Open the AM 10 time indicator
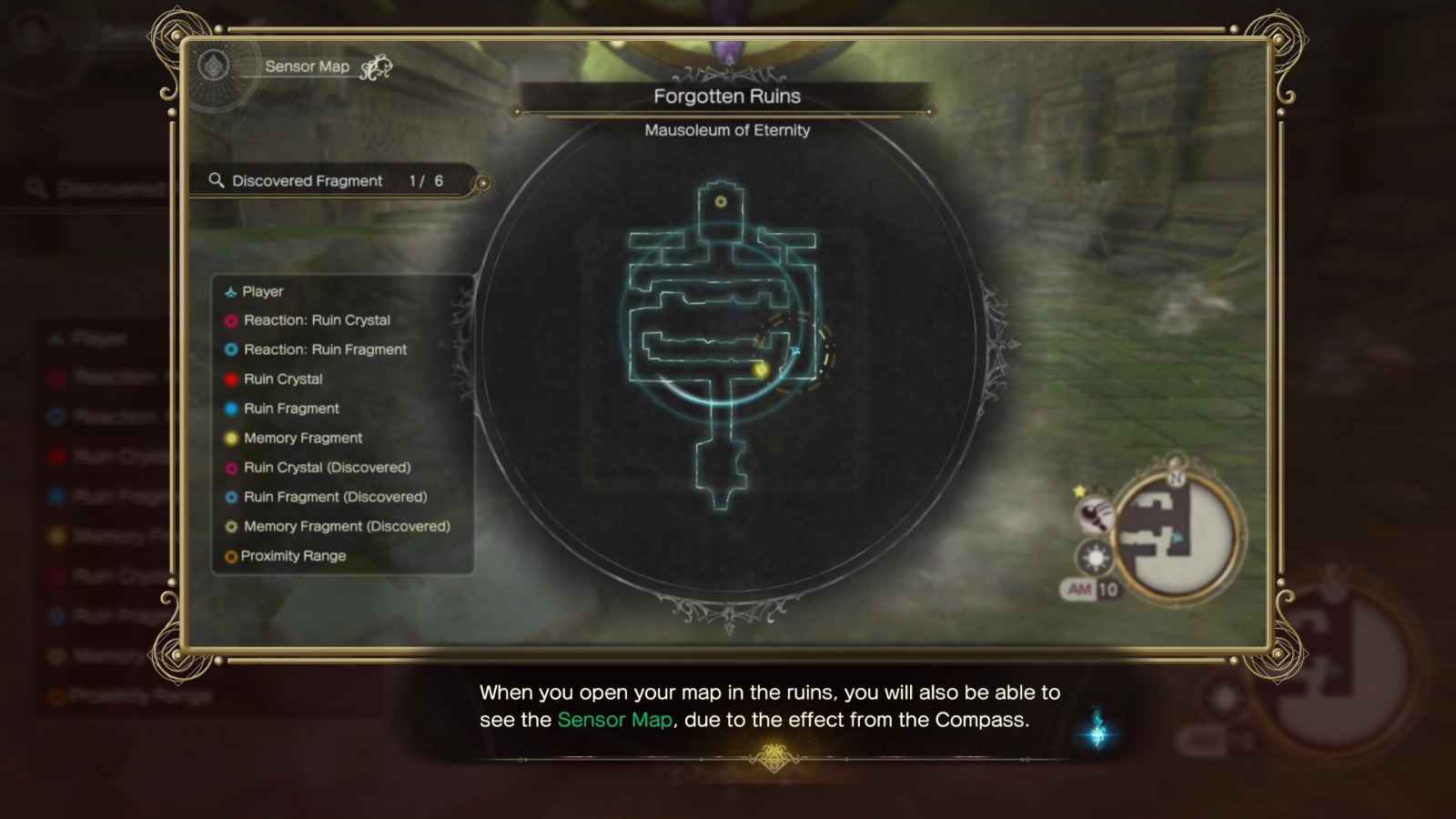The height and width of the screenshot is (819, 1456). [1088, 590]
